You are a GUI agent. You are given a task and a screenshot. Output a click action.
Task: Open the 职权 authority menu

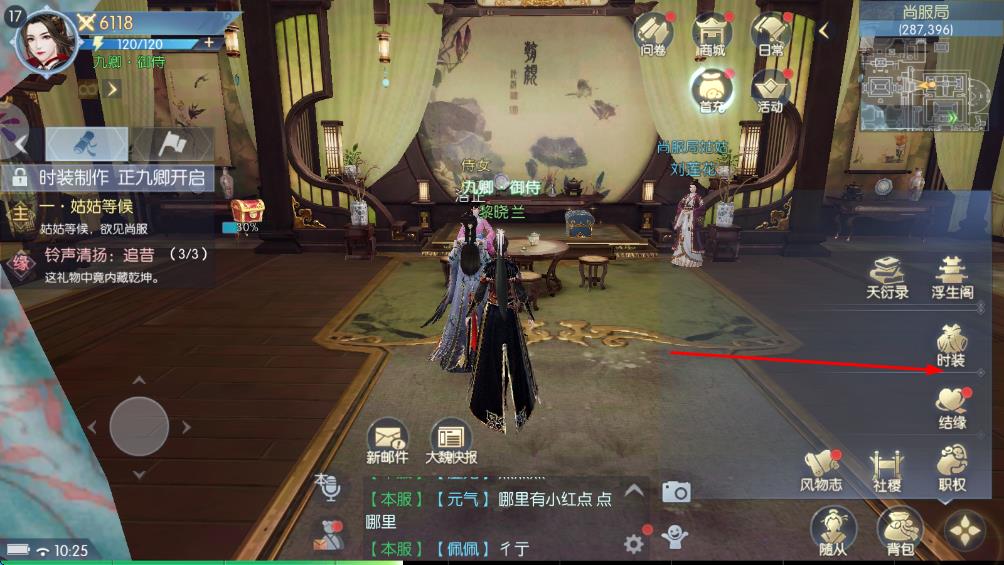pyautogui.click(x=951, y=469)
